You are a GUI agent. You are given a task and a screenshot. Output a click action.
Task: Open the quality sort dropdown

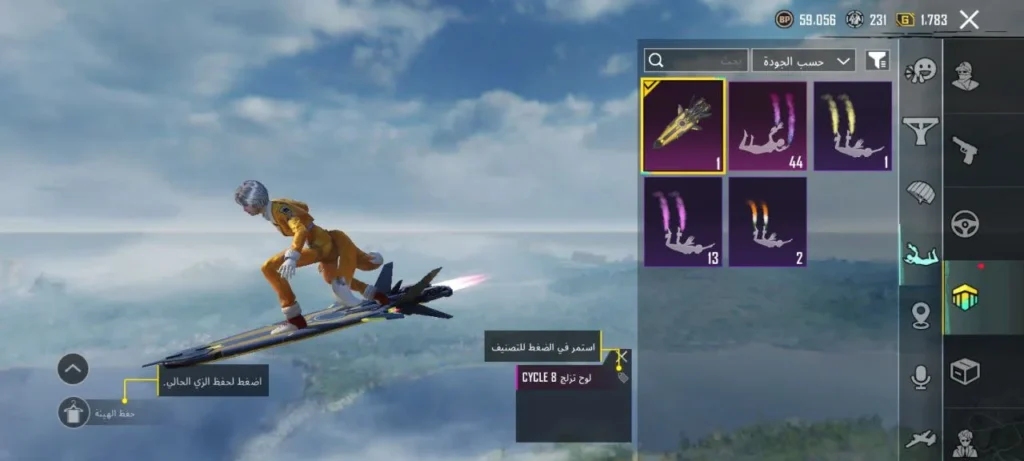803,61
